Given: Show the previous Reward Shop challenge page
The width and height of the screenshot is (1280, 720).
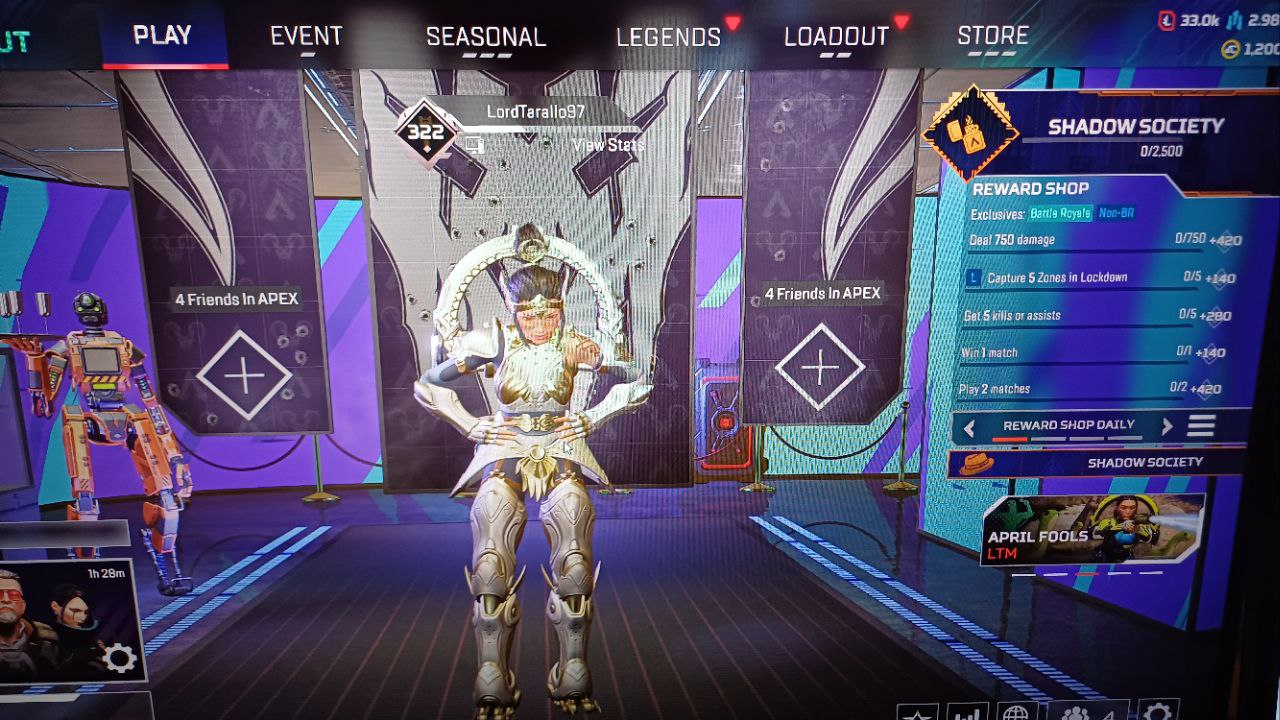Looking at the screenshot, I should 969,427.
